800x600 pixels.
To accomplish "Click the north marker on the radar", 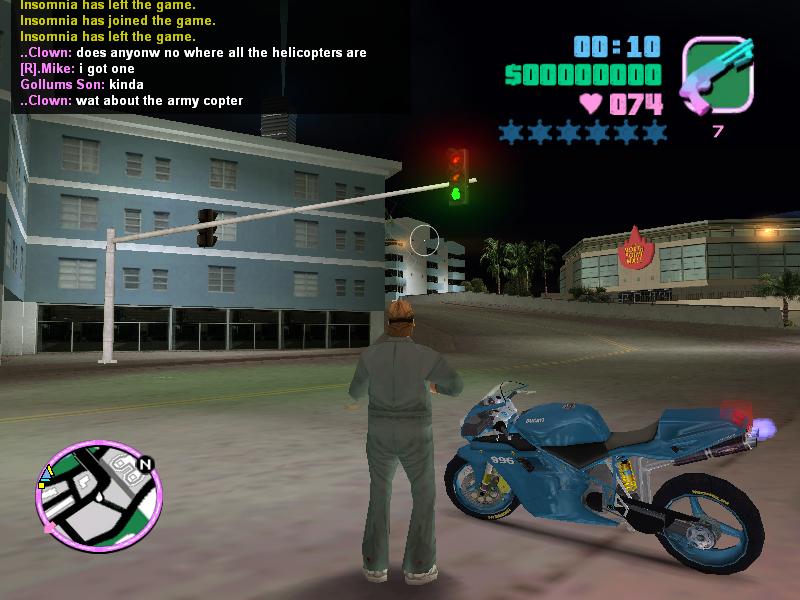I will tap(146, 465).
